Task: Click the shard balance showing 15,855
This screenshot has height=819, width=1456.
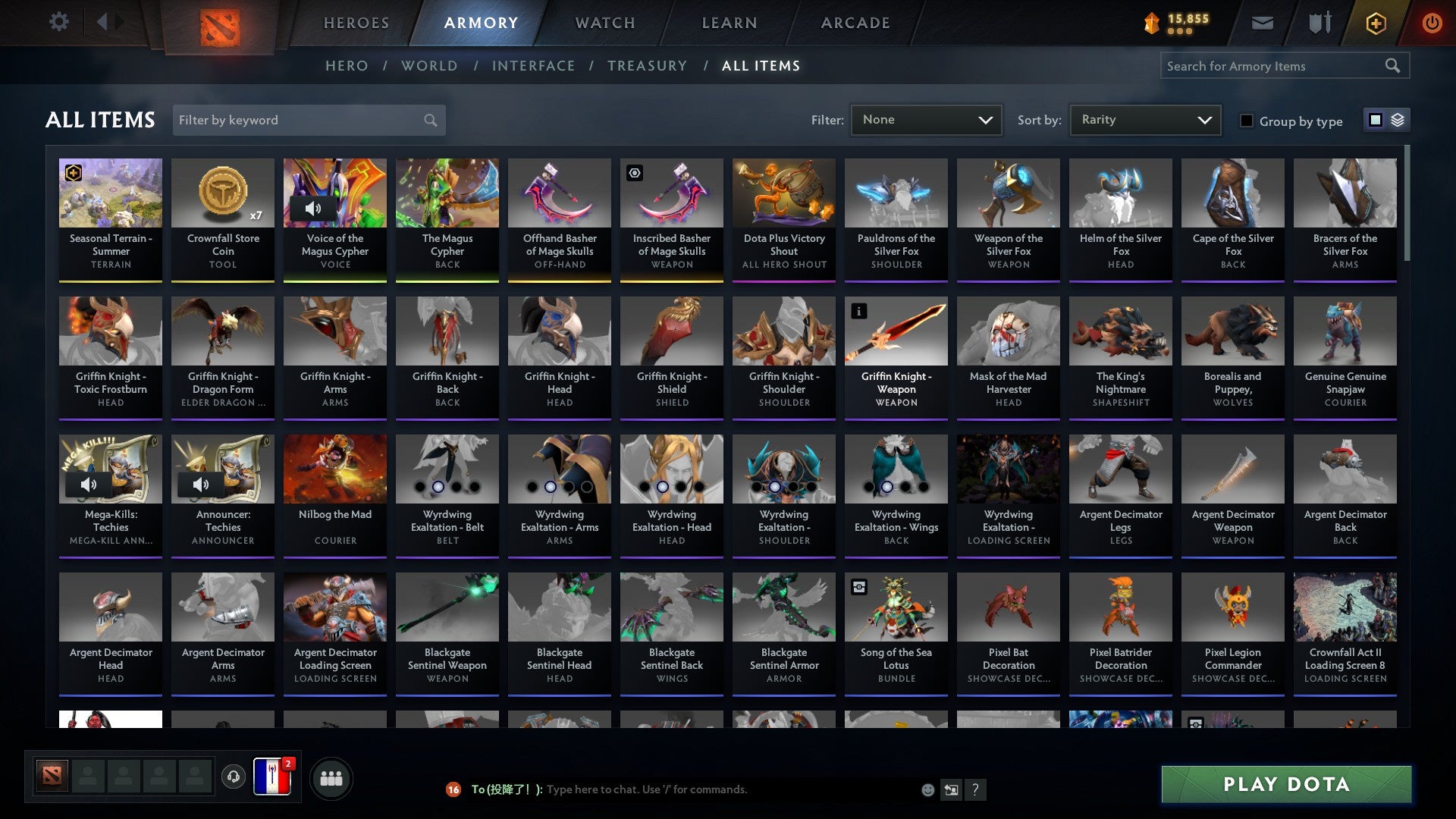Action: point(1180,22)
